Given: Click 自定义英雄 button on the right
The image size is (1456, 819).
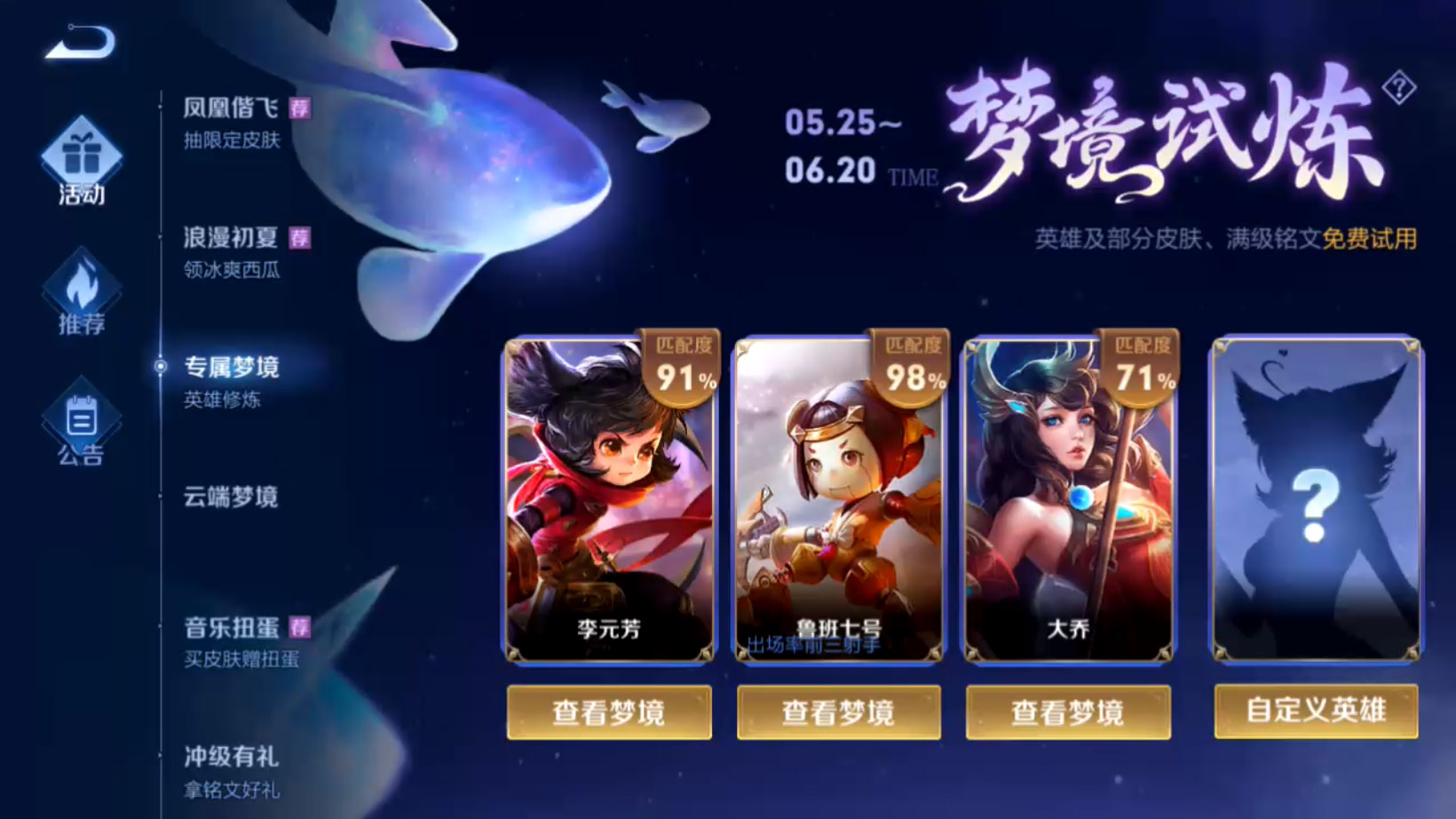Looking at the screenshot, I should (1317, 712).
